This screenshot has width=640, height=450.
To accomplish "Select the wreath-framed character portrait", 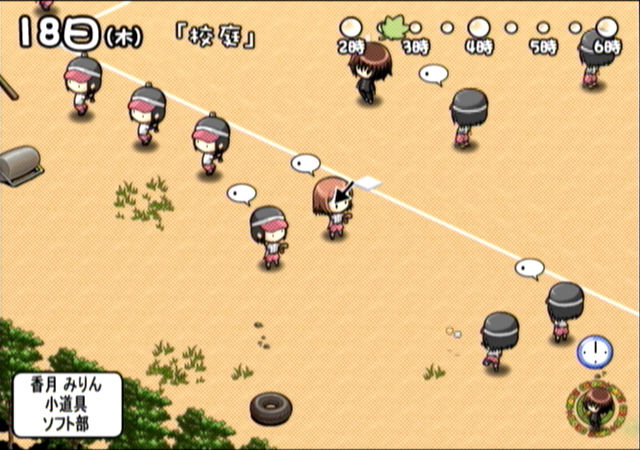I will (x=594, y=407).
